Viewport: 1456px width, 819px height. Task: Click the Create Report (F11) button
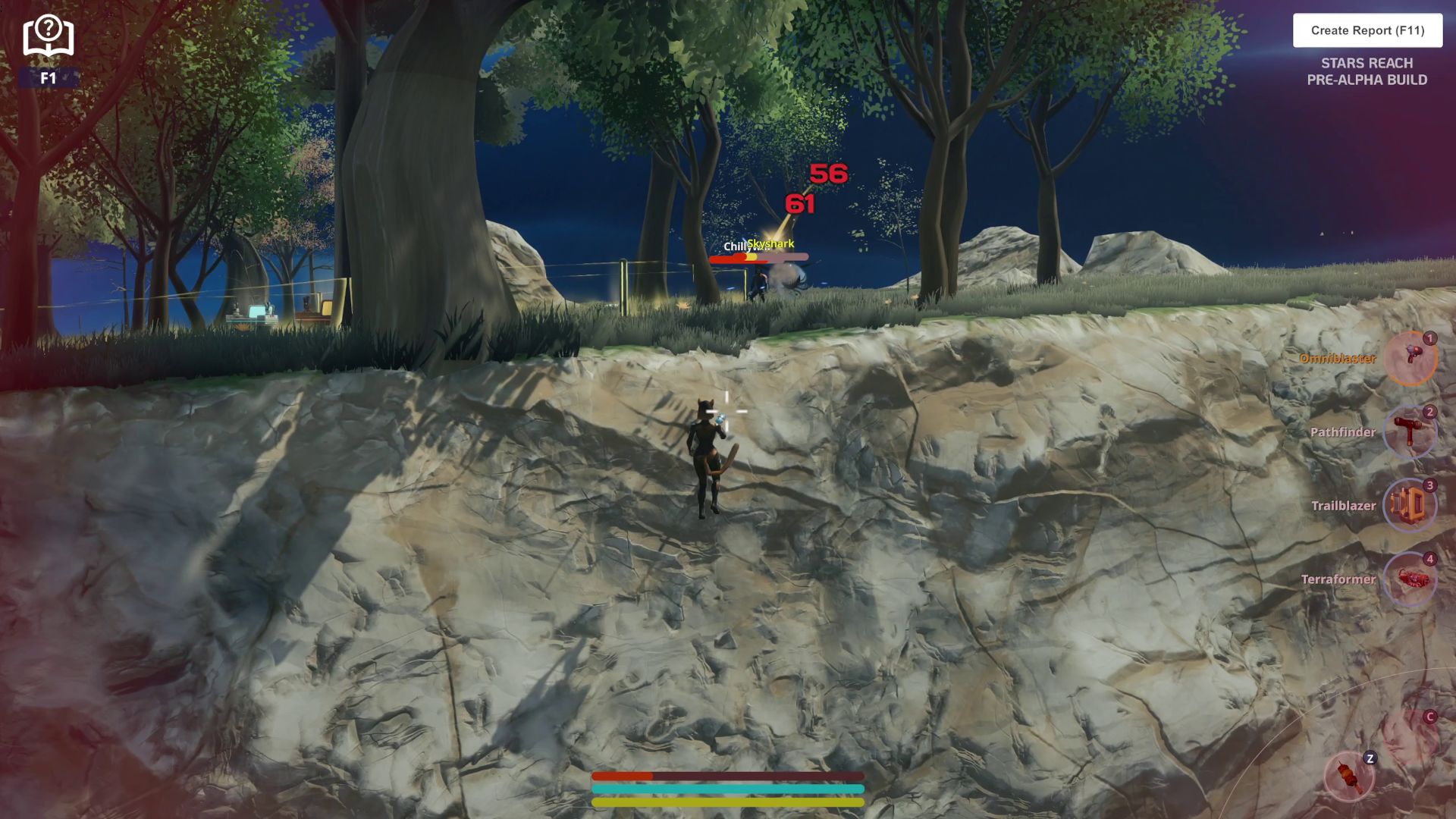pyautogui.click(x=1367, y=30)
